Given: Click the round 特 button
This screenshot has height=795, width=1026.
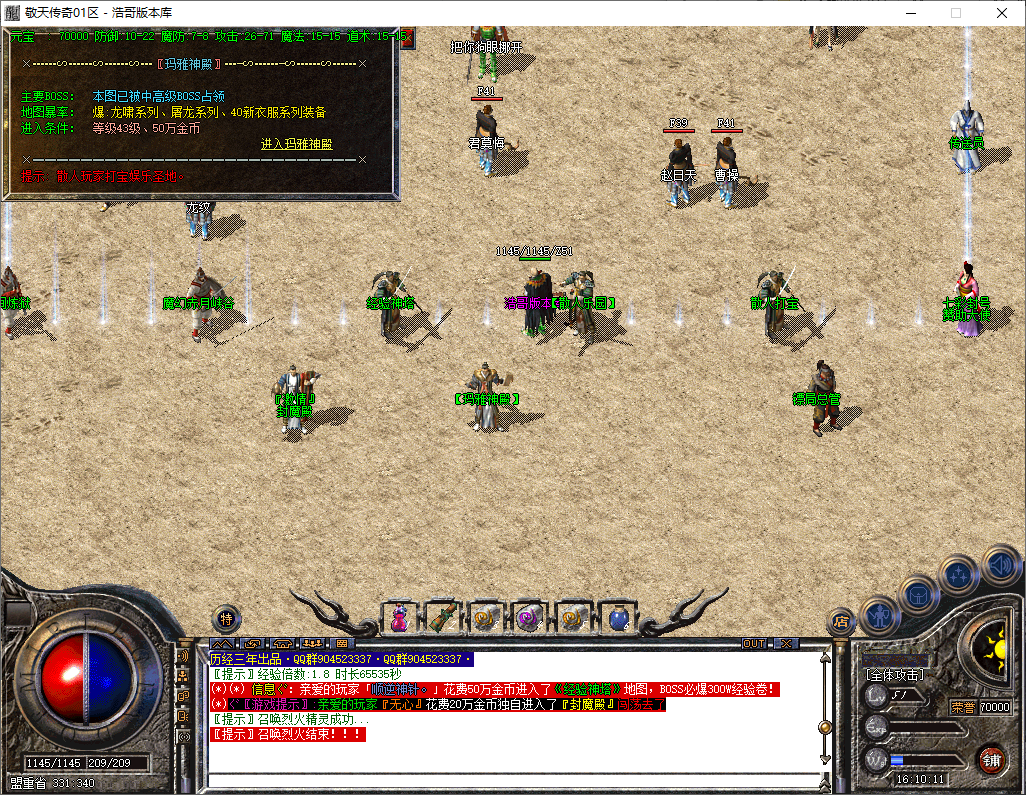Looking at the screenshot, I should coord(227,618).
